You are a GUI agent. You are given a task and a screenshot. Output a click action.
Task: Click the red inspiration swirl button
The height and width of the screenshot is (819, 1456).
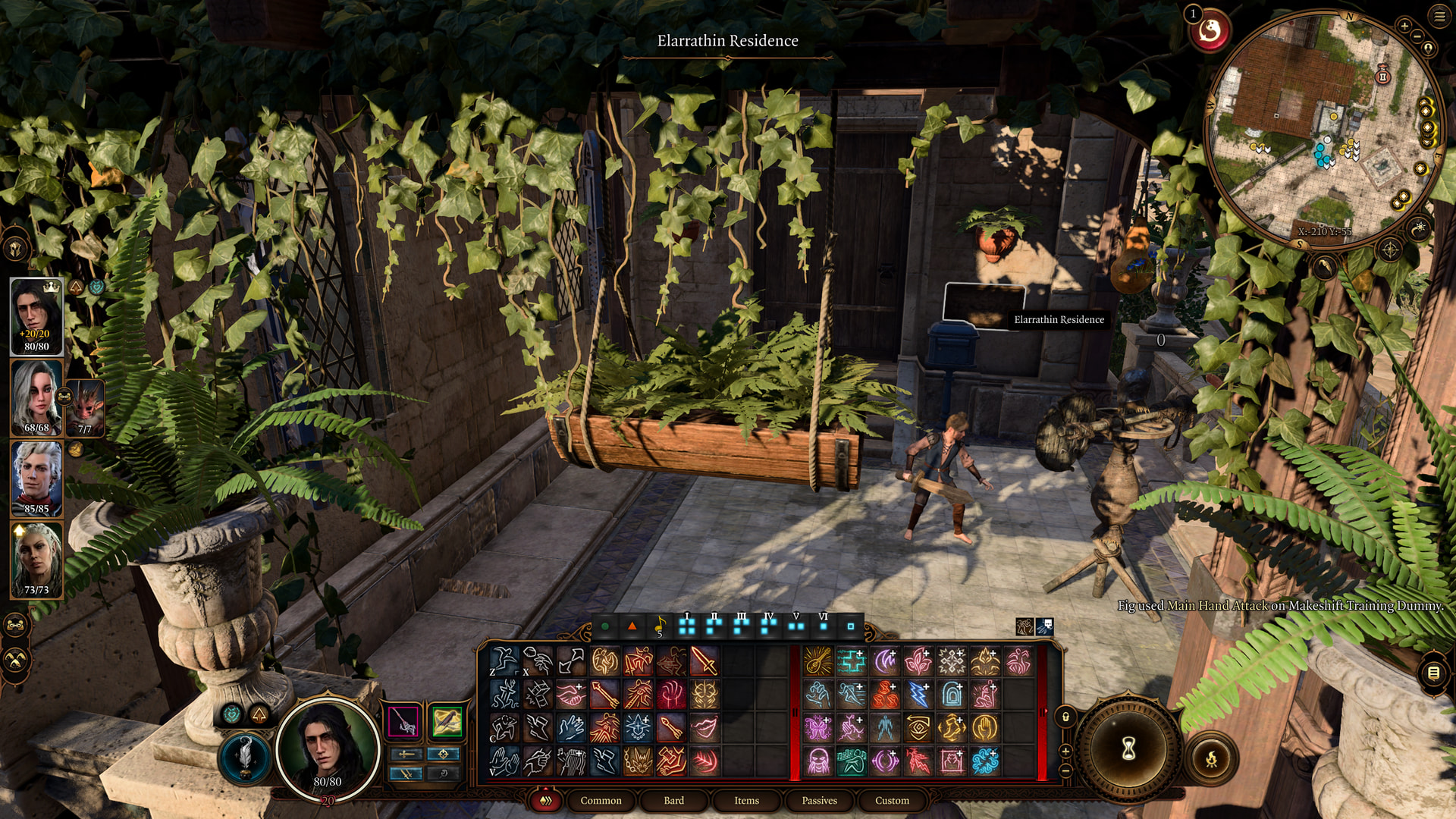pyautogui.click(x=1210, y=32)
